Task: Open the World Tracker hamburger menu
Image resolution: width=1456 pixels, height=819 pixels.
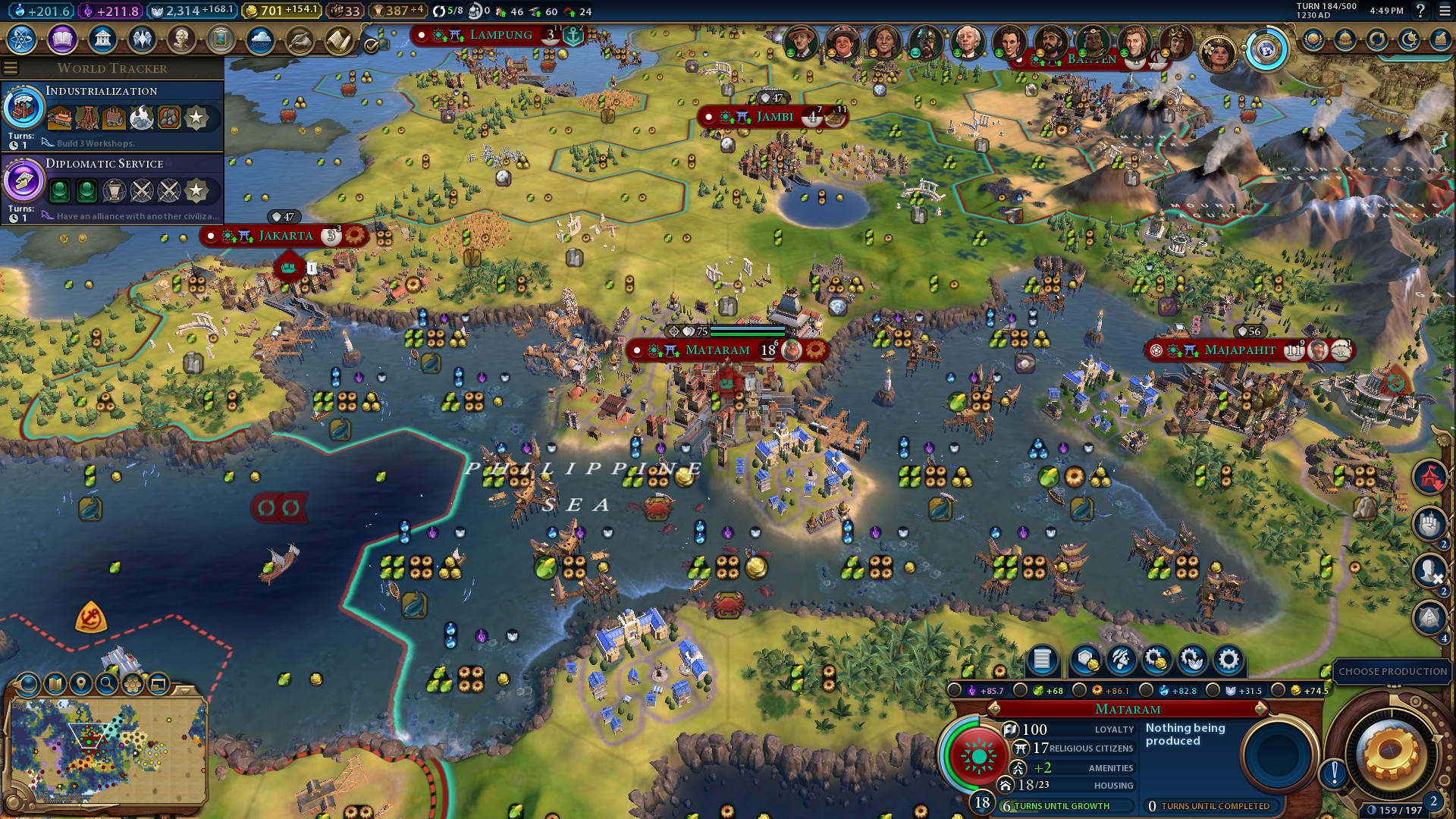Action: point(9,67)
